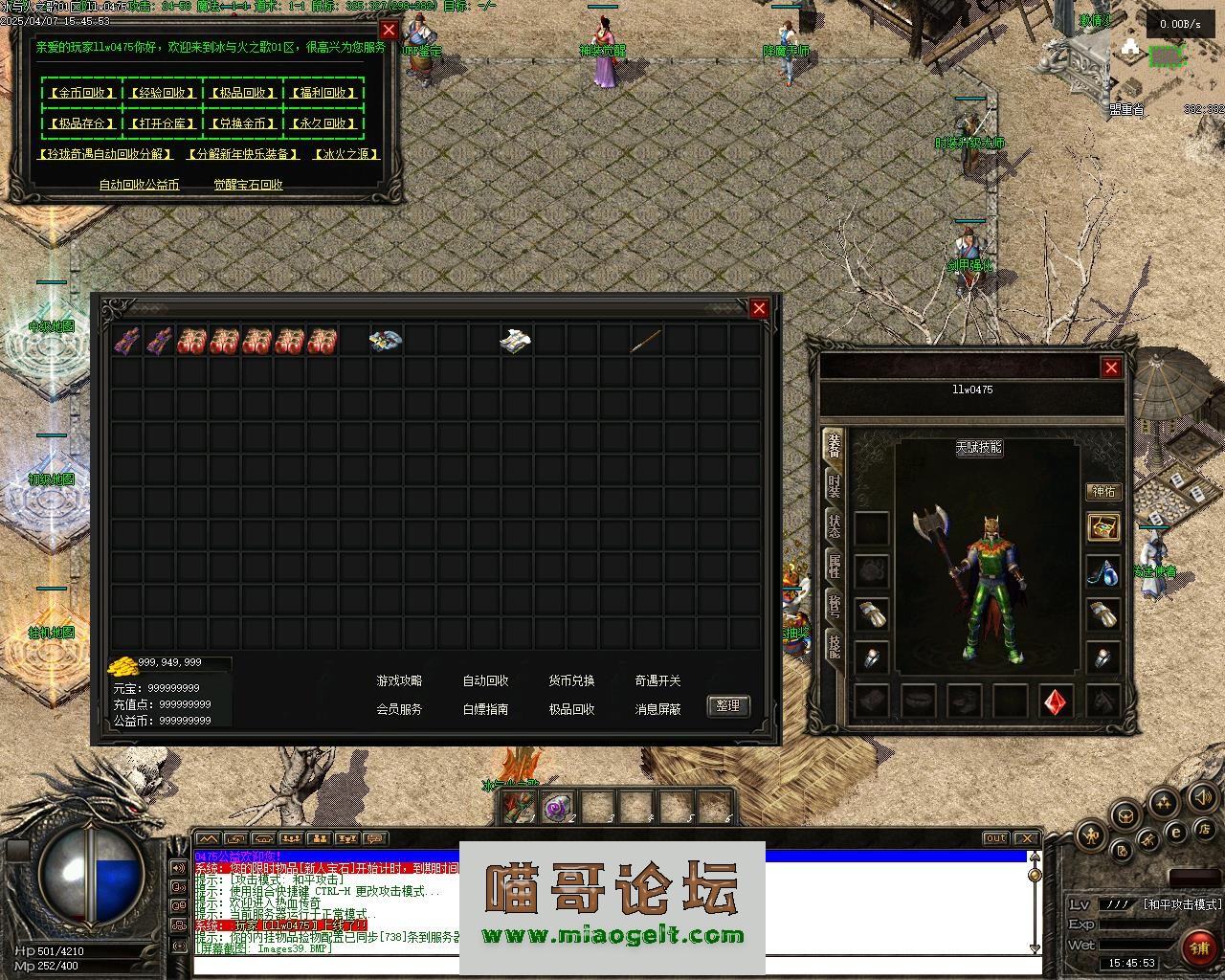Choose the 兑换金币 exchange gold option
The width and height of the screenshot is (1225, 980).
(242, 123)
